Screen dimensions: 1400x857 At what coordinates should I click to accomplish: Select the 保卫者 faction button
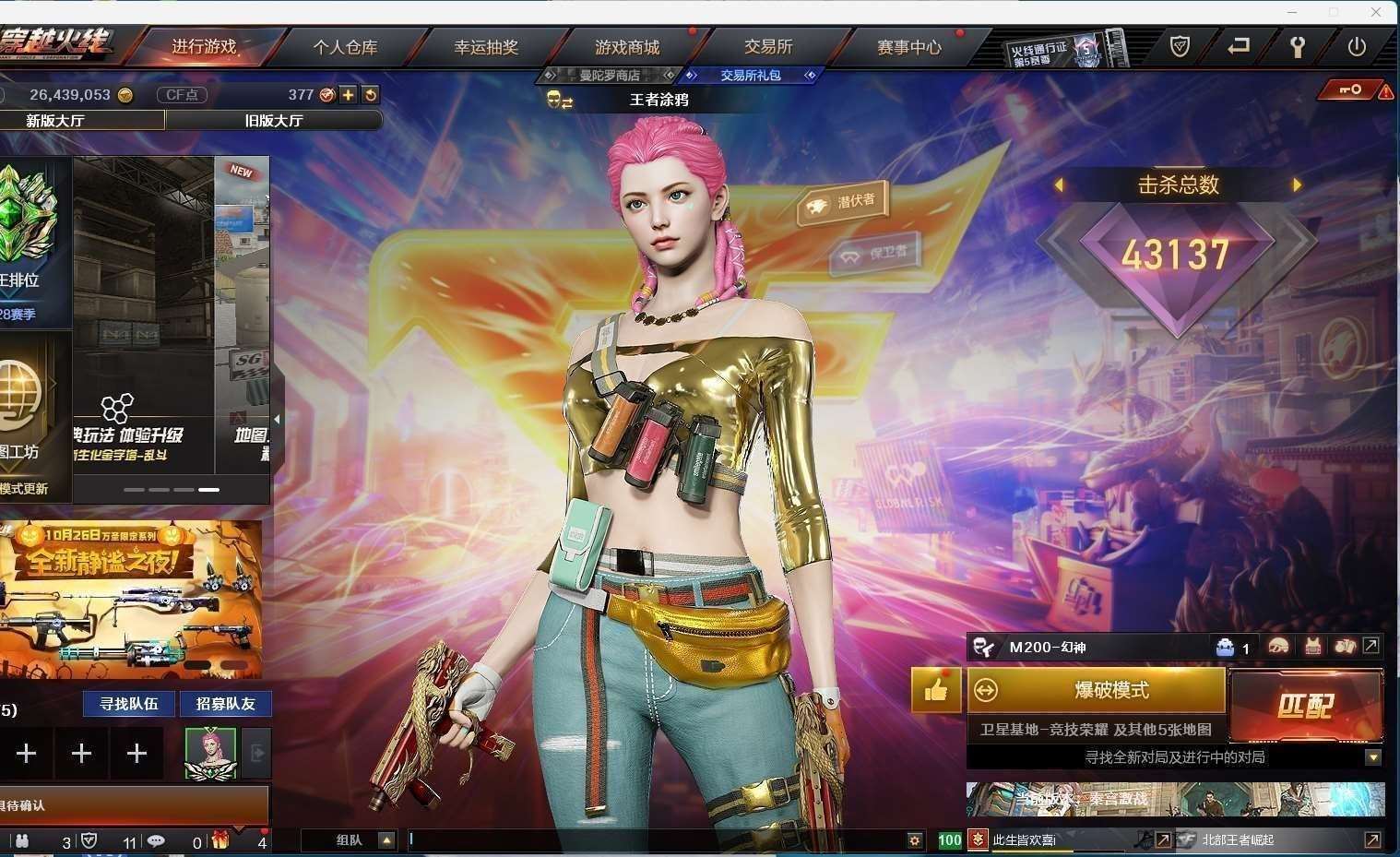(x=875, y=253)
